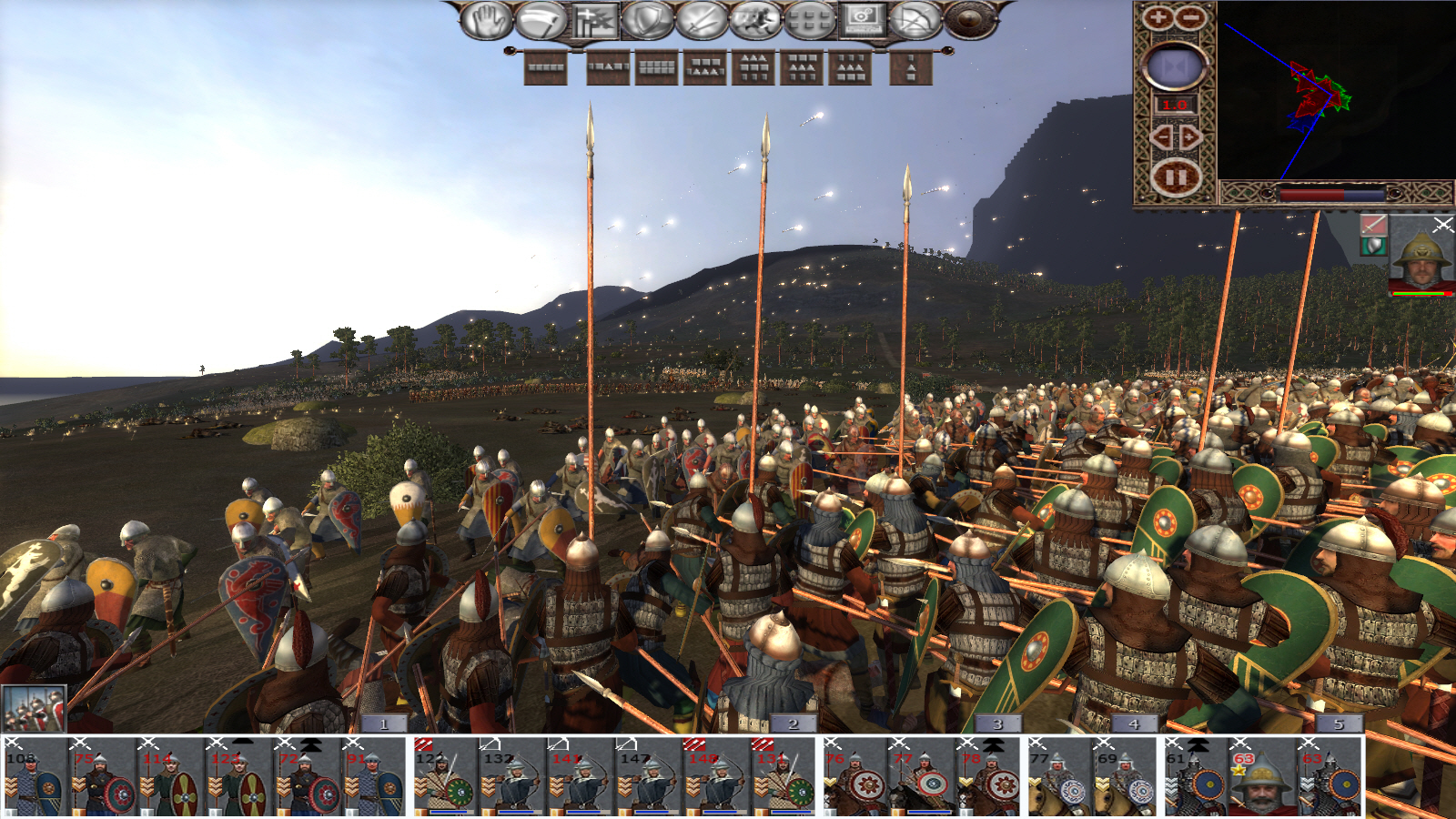Activate the crossed swords melee button
This screenshot has height=819, width=1456.
tap(701, 20)
